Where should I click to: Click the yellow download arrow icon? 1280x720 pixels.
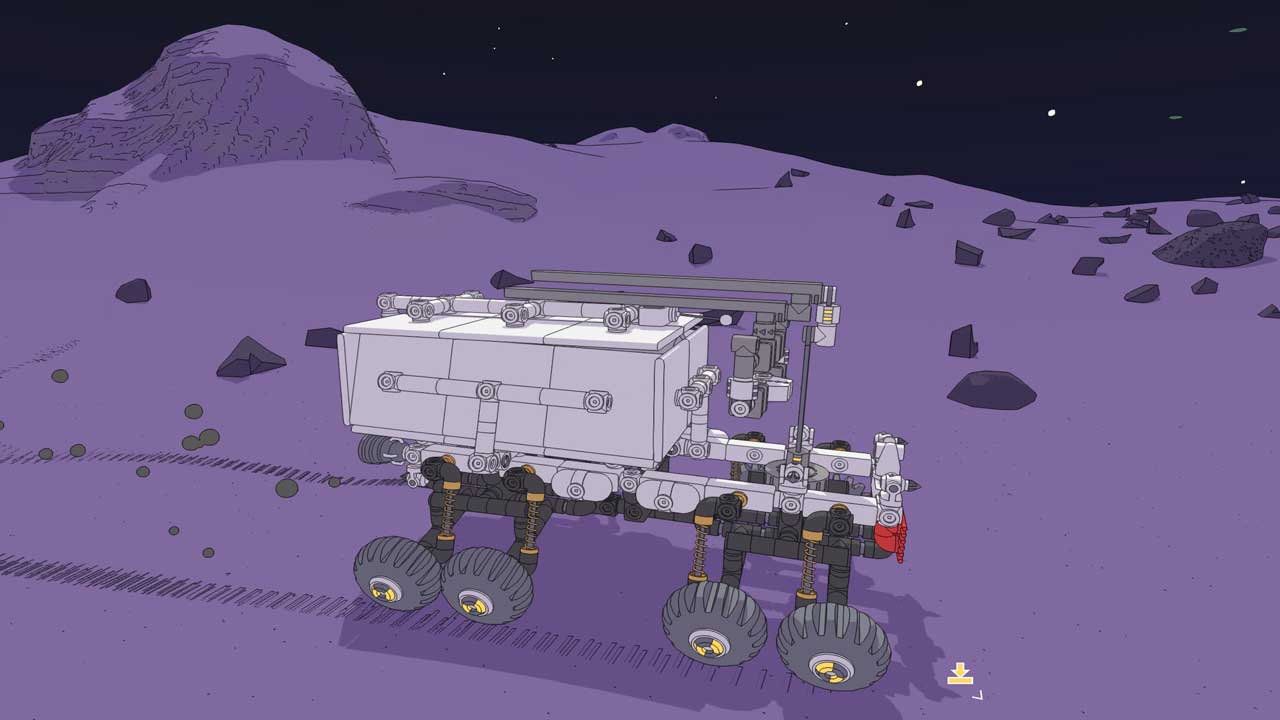[x=960, y=674]
